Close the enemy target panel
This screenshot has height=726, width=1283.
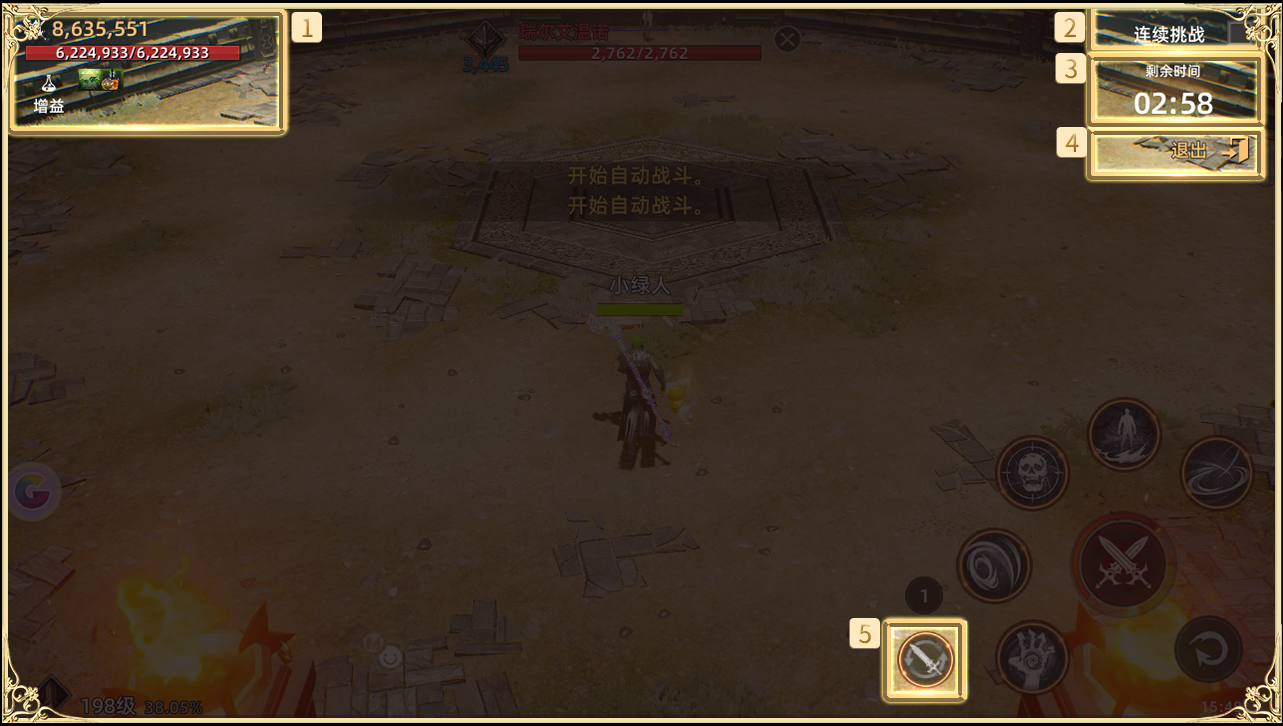[x=788, y=39]
